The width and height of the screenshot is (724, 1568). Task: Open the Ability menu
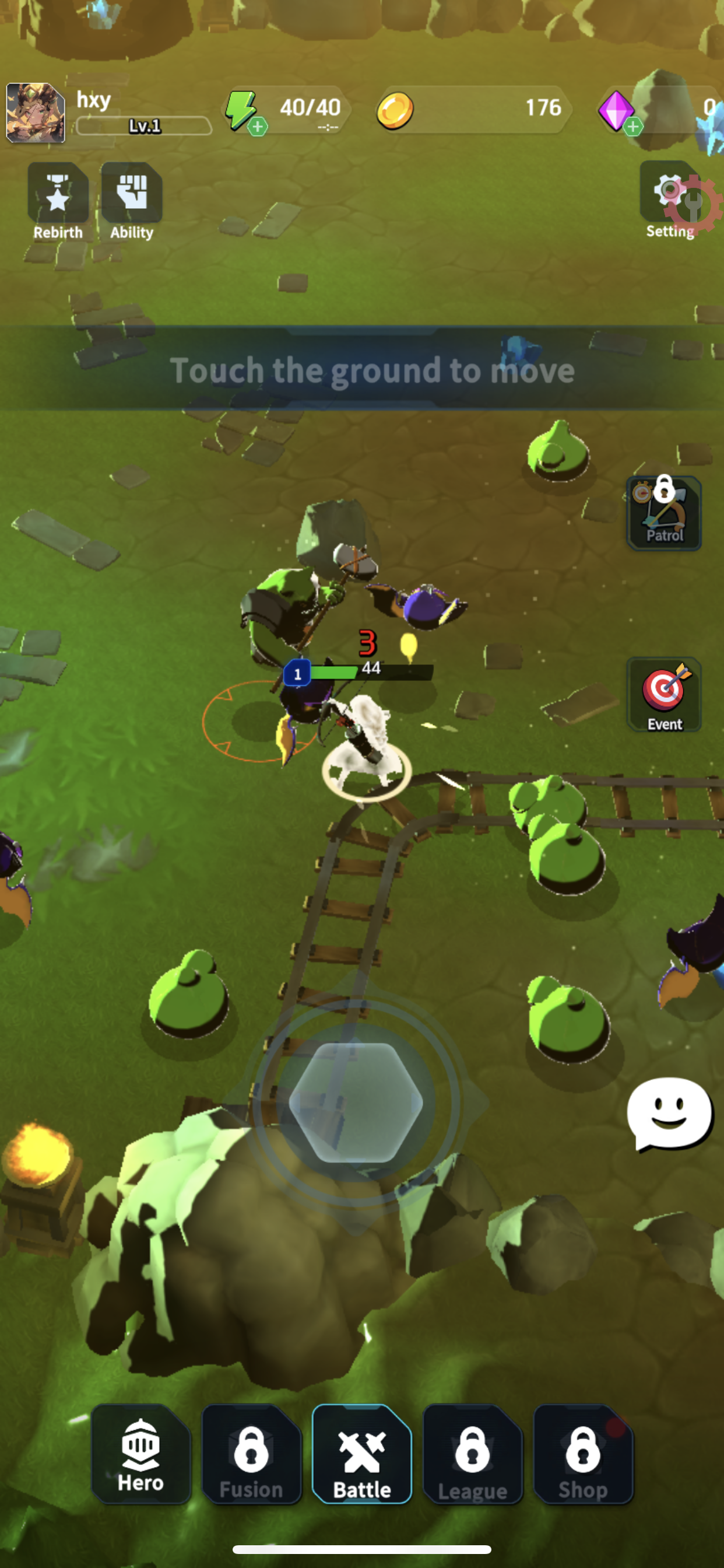coord(131,201)
